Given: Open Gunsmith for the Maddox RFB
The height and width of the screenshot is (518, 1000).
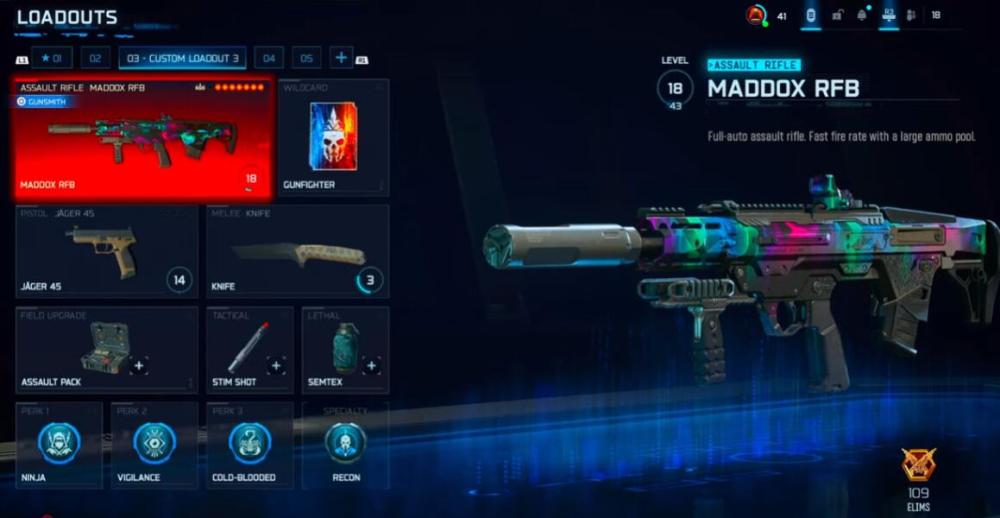Looking at the screenshot, I should click(44, 101).
